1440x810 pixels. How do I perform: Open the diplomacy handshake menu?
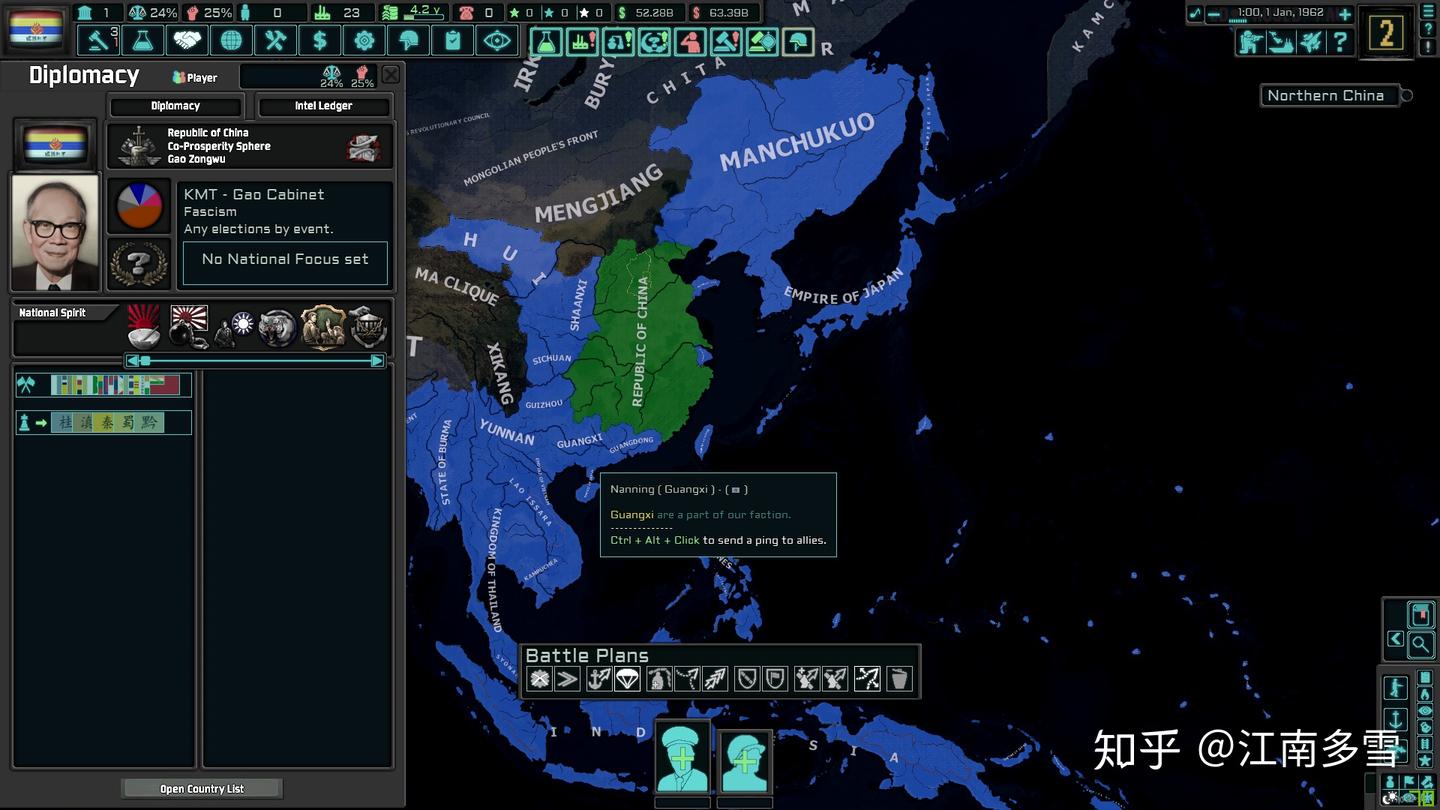[x=187, y=41]
